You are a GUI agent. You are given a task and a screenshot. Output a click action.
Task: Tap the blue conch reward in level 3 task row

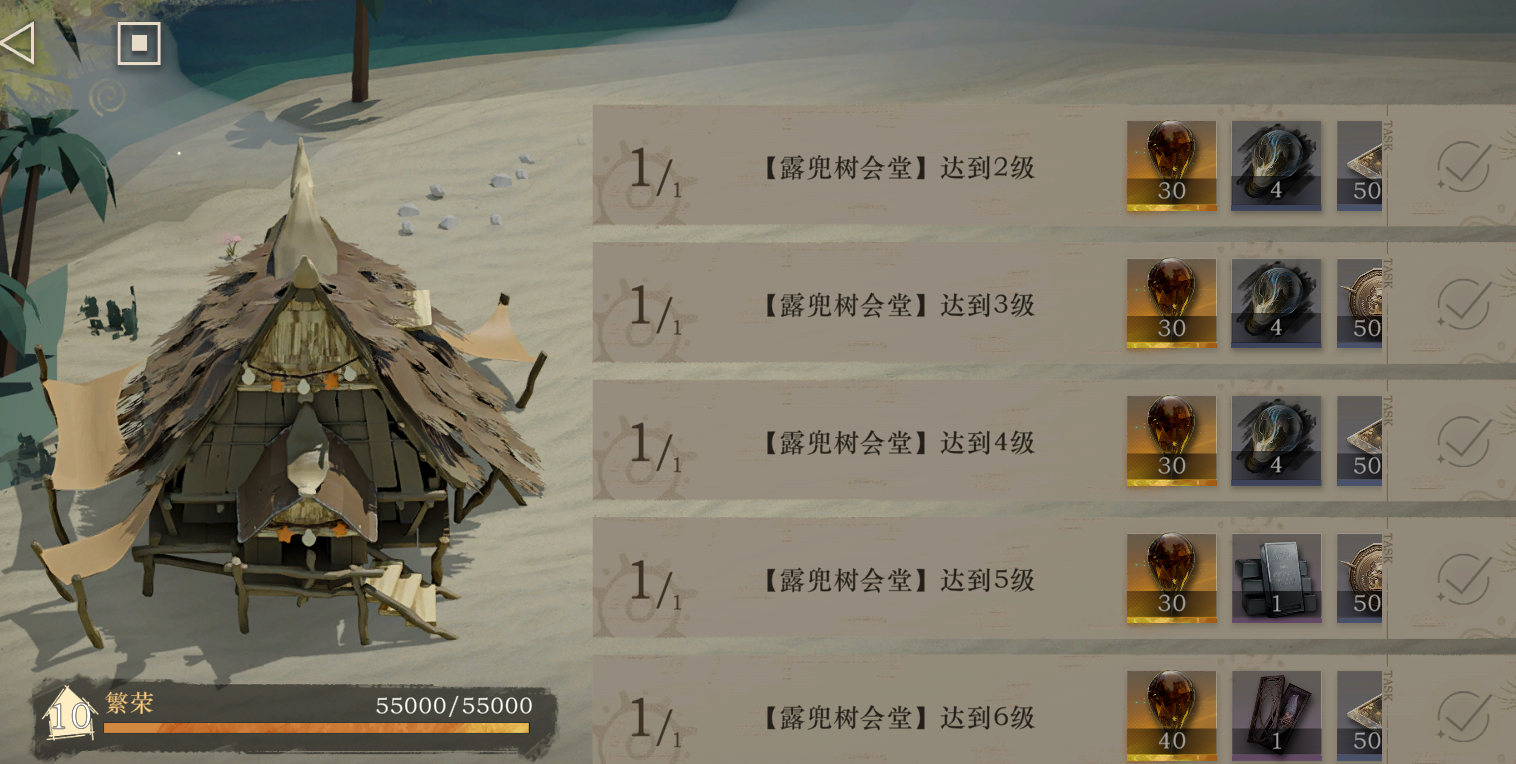pyautogui.click(x=1276, y=303)
